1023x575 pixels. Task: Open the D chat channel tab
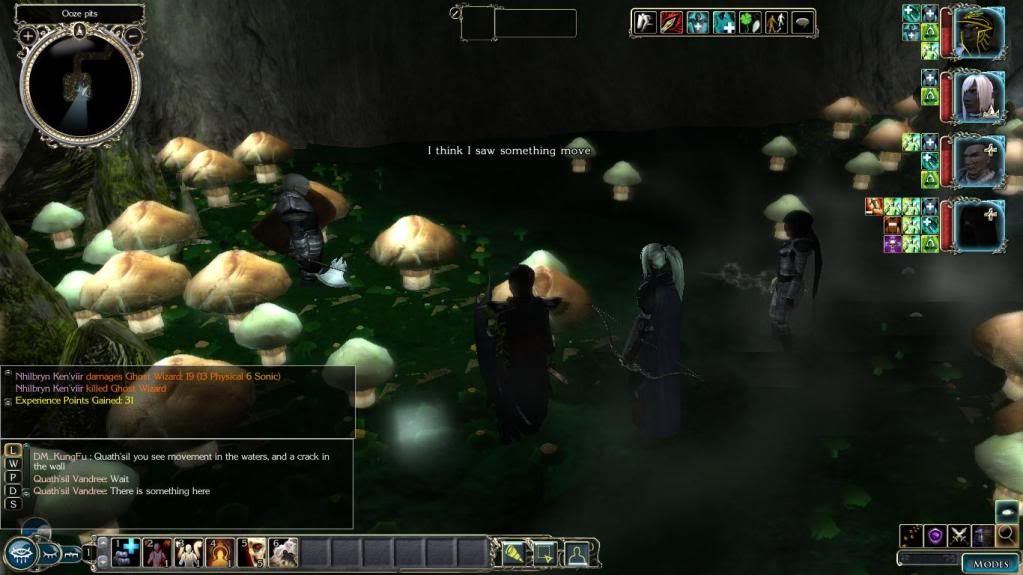(13, 490)
